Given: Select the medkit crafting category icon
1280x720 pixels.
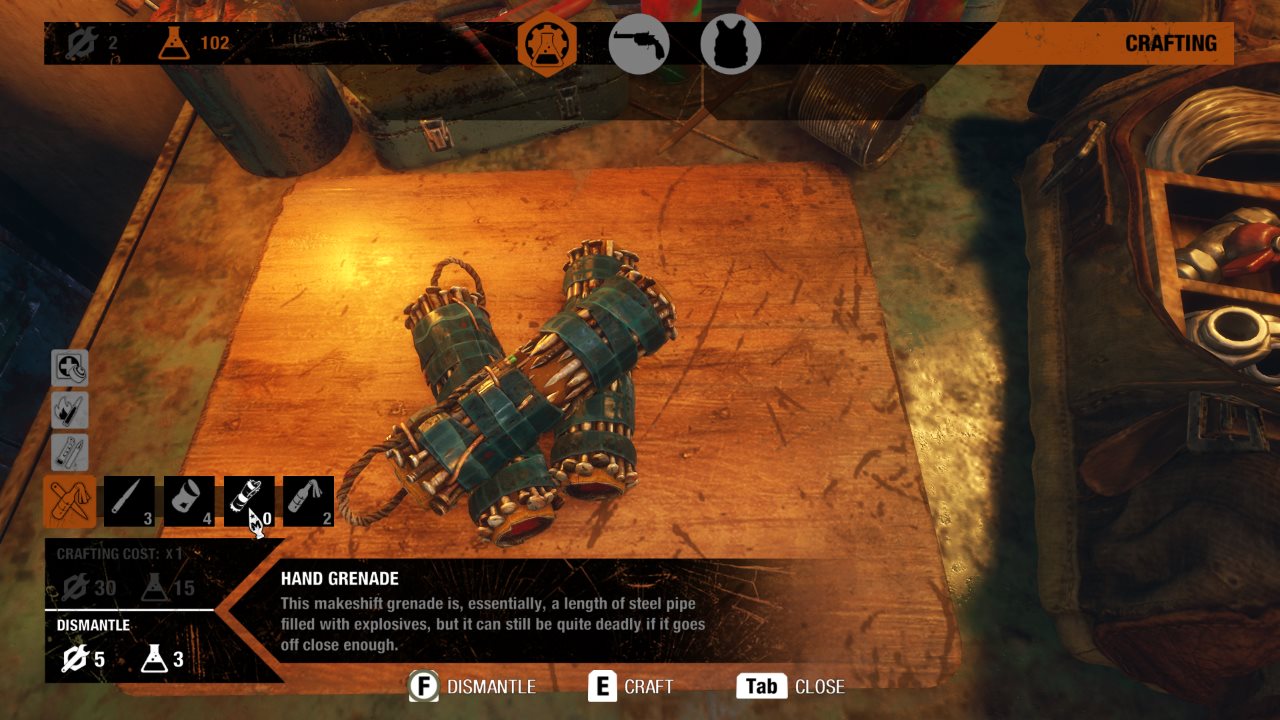Looking at the screenshot, I should pyautogui.click(x=69, y=369).
